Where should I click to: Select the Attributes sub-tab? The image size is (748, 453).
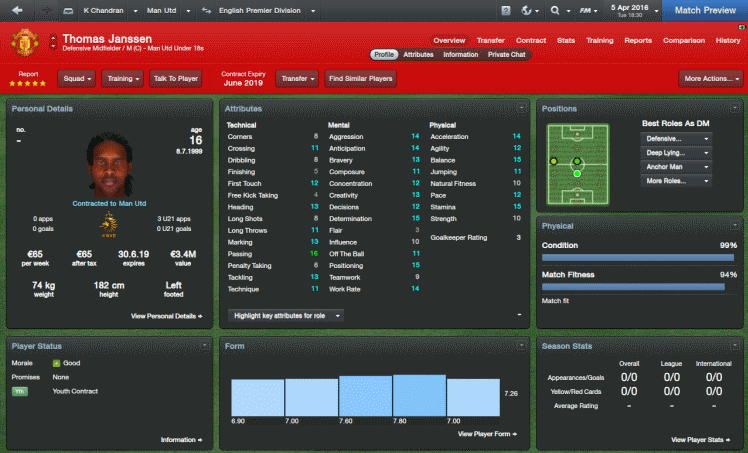[418, 55]
